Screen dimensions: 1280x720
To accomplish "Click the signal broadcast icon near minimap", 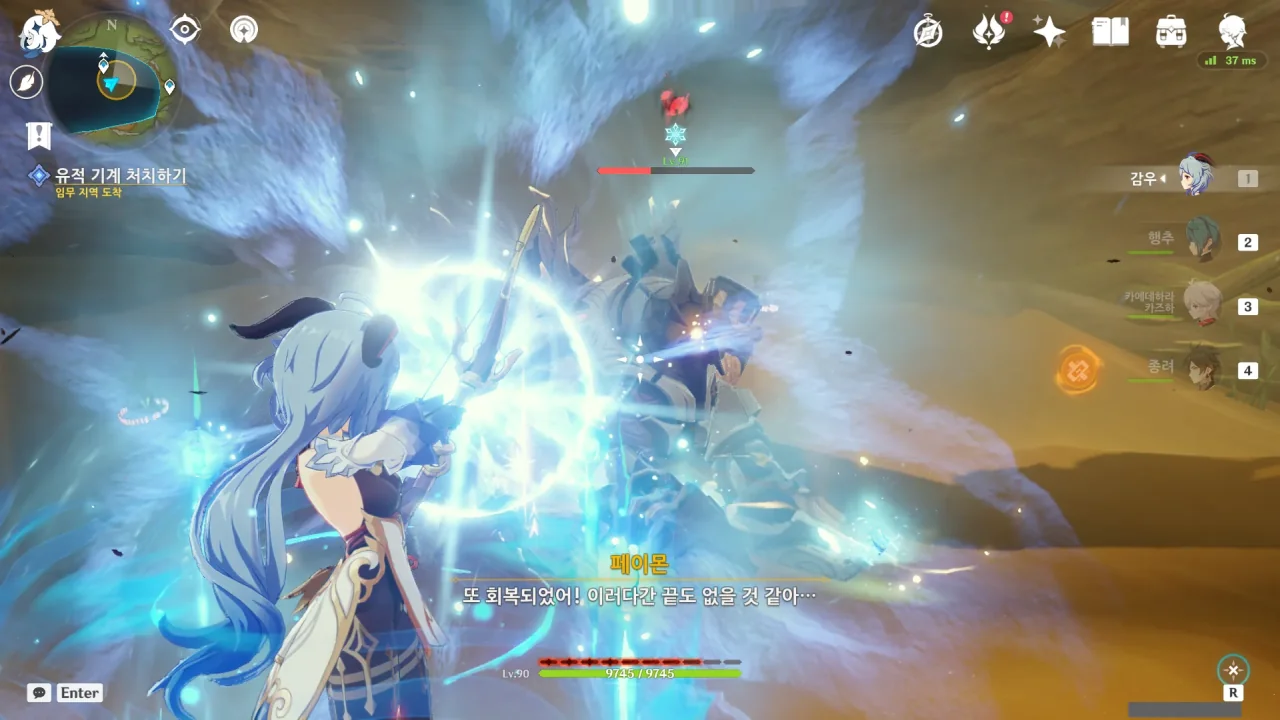I will (243, 29).
